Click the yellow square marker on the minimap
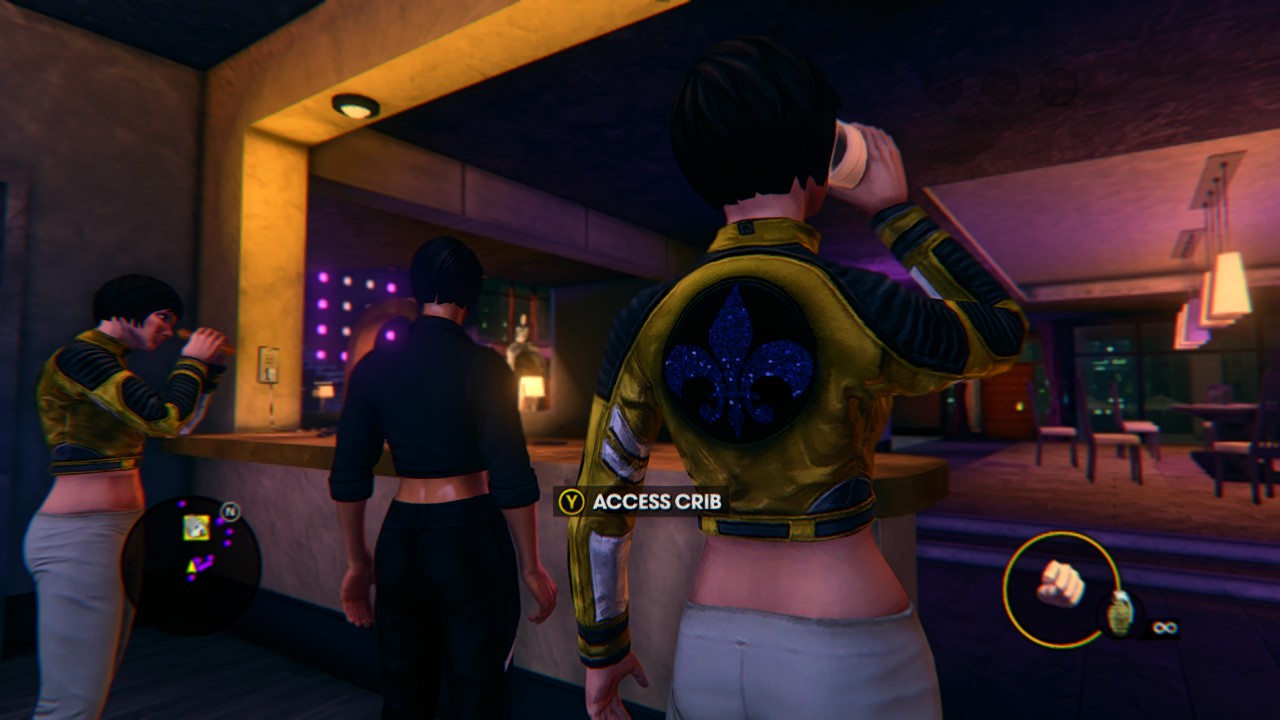 coord(196,527)
